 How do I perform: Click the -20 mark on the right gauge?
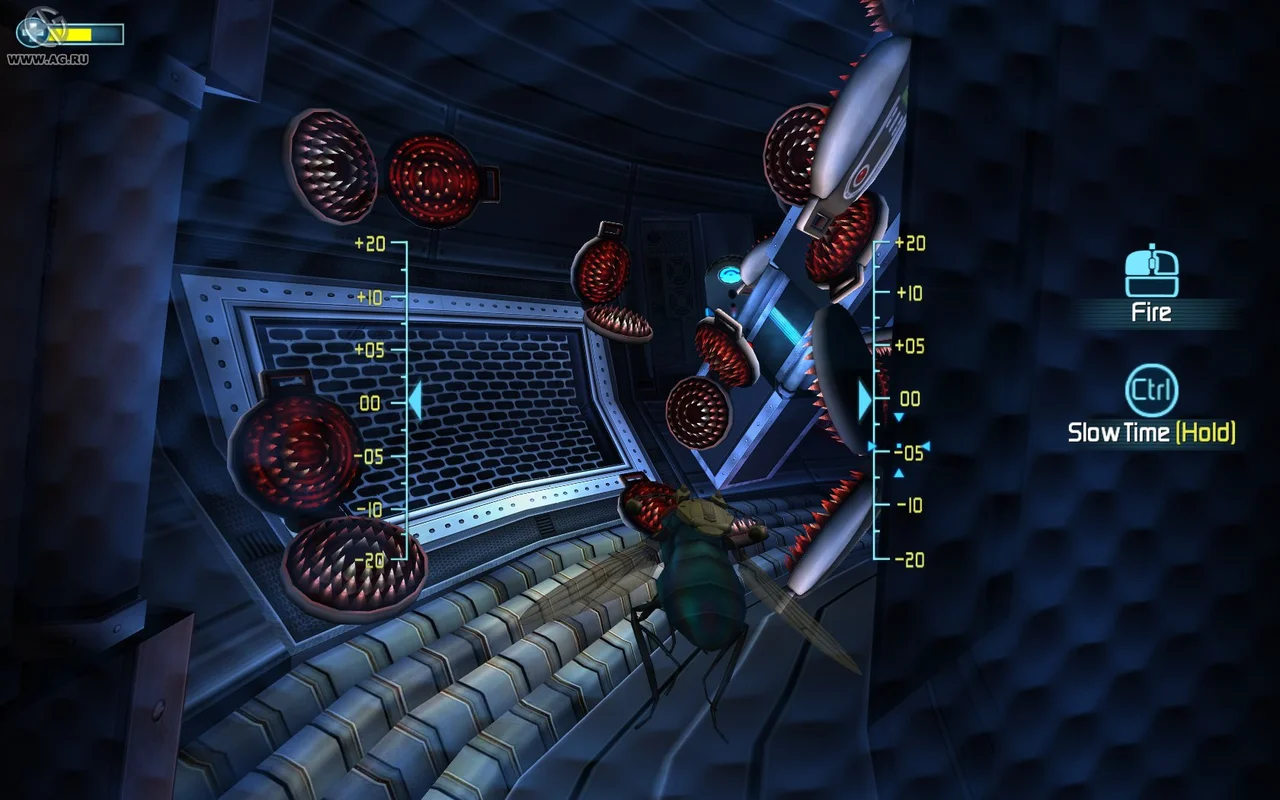pos(913,558)
